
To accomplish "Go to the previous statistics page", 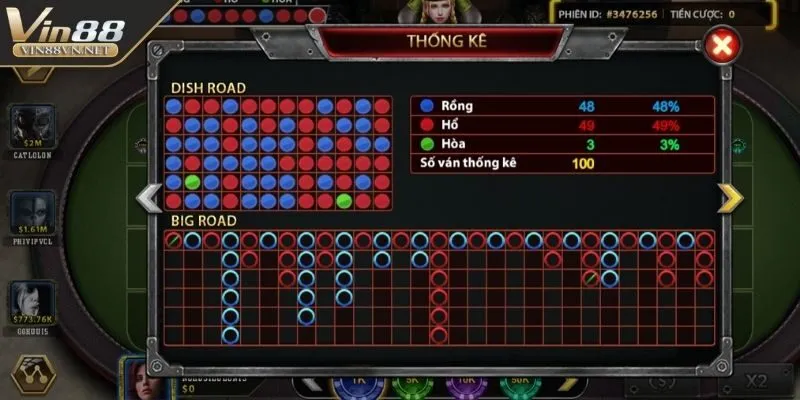I will 148,197.
